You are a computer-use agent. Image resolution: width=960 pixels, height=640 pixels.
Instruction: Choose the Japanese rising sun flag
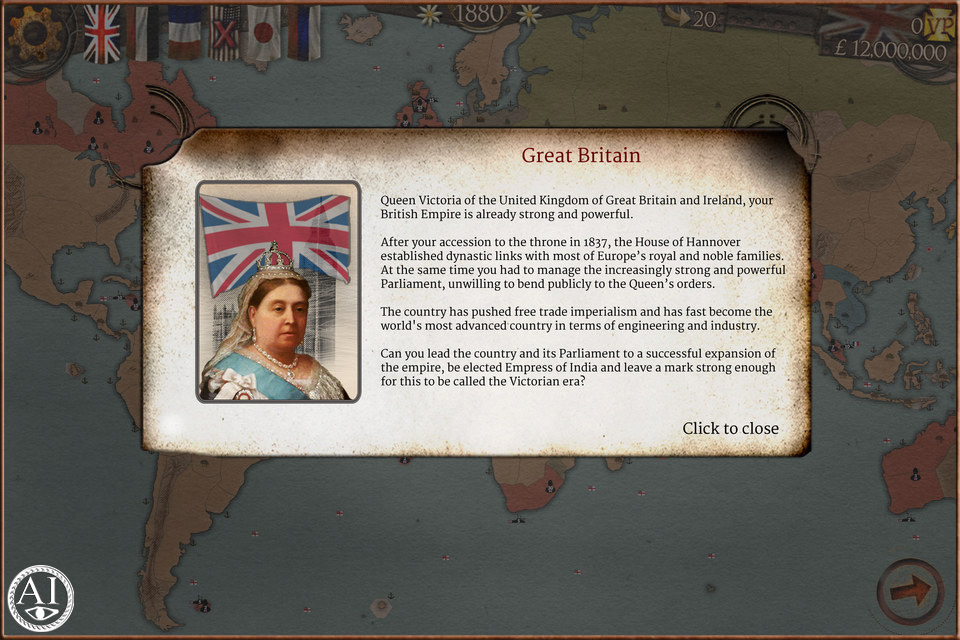click(x=264, y=32)
